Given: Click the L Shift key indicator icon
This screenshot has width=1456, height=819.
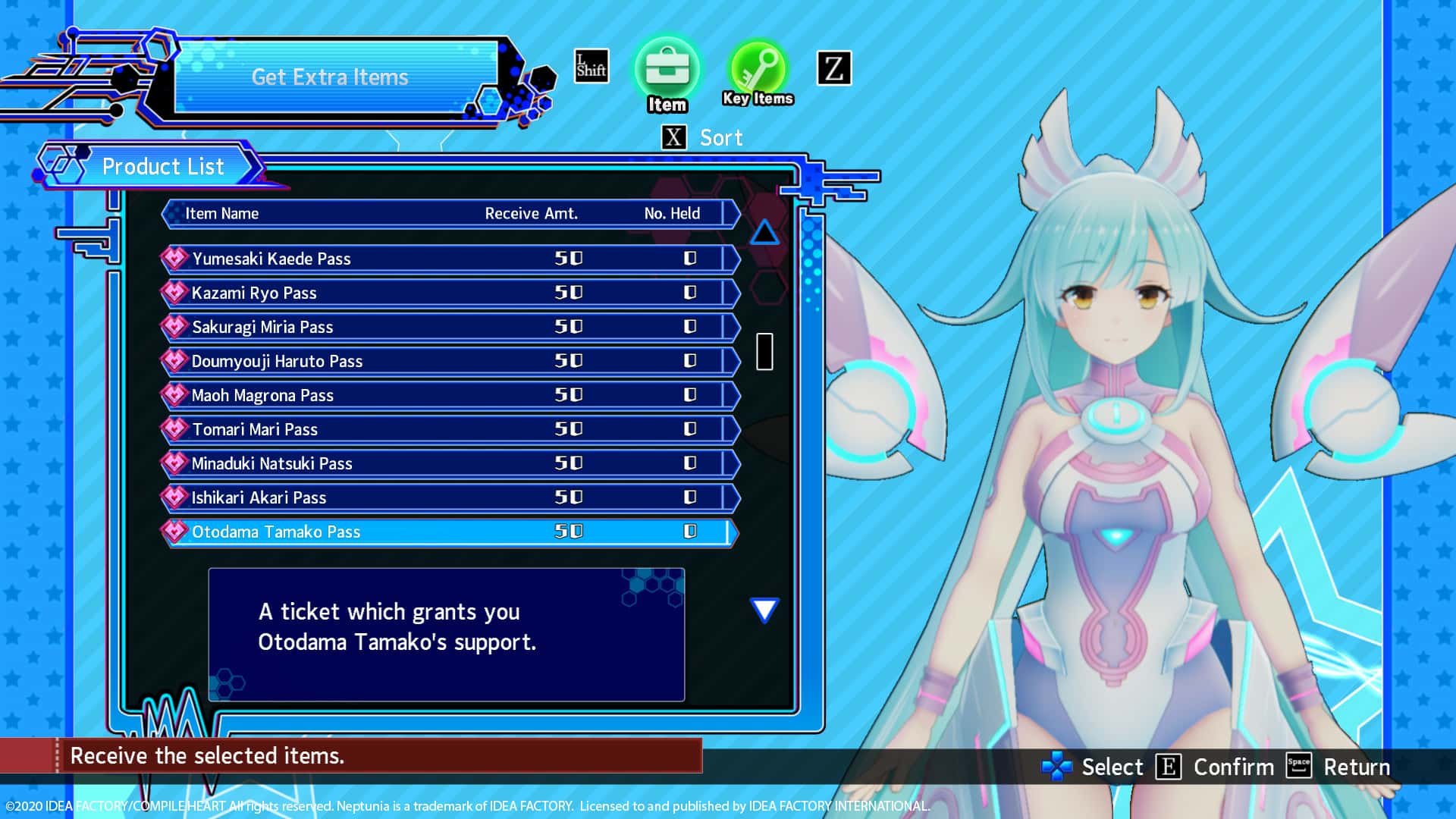Looking at the screenshot, I should coord(591,67).
